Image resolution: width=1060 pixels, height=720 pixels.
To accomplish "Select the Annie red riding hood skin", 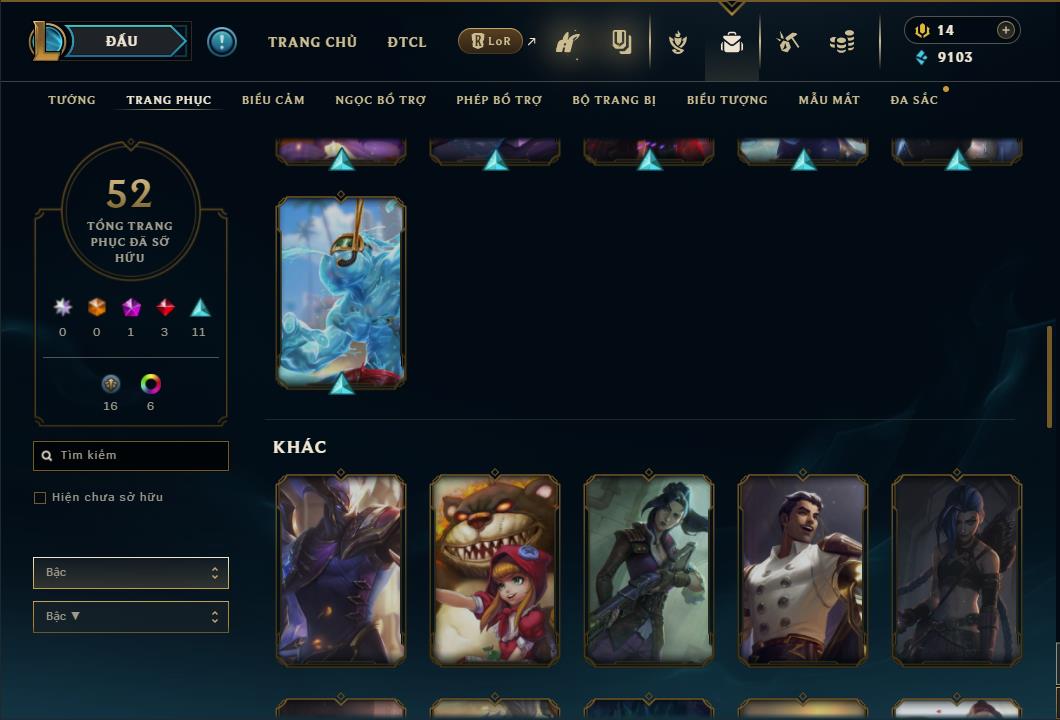I will 495,570.
